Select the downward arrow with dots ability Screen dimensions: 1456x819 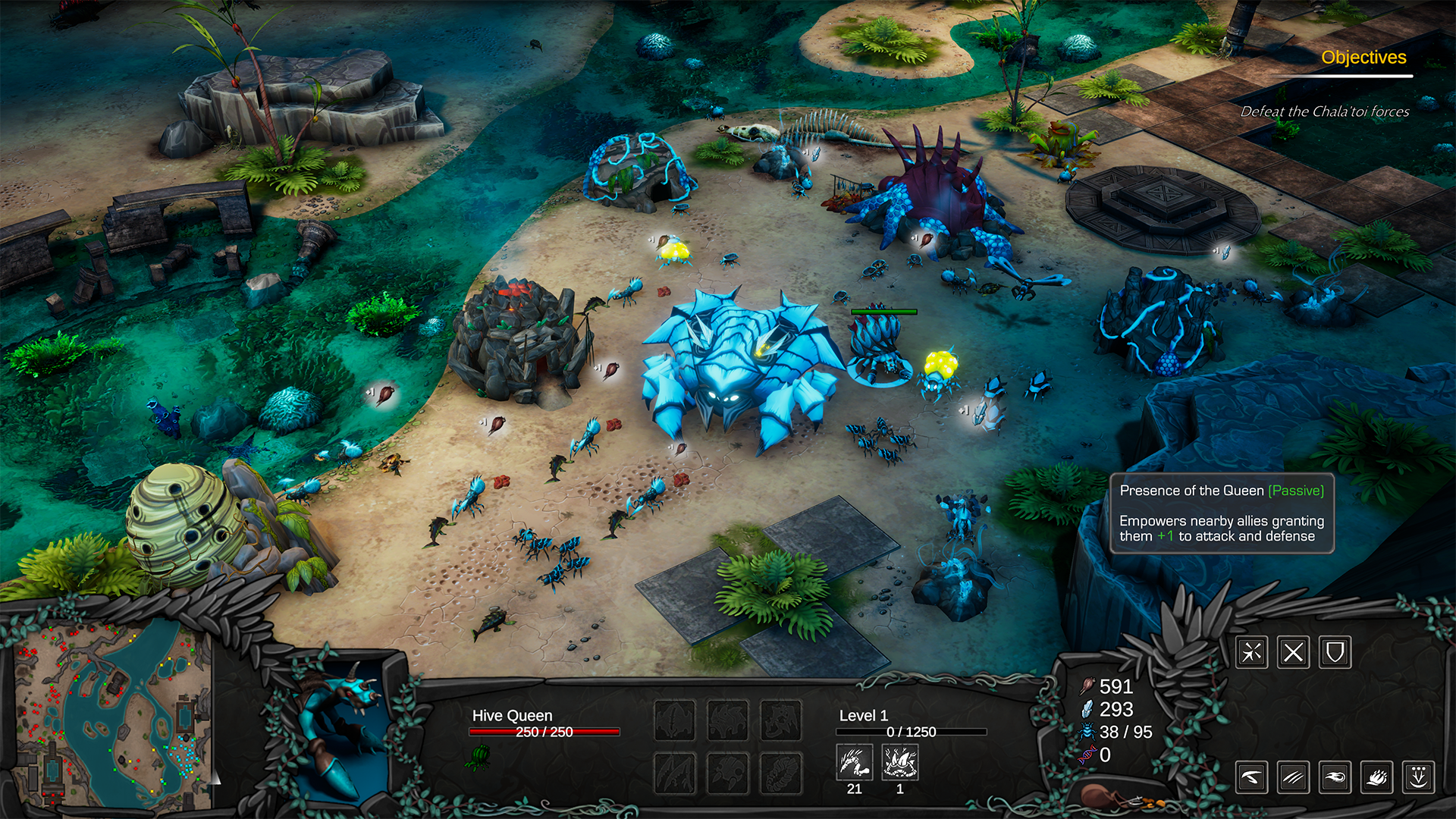point(1419,777)
